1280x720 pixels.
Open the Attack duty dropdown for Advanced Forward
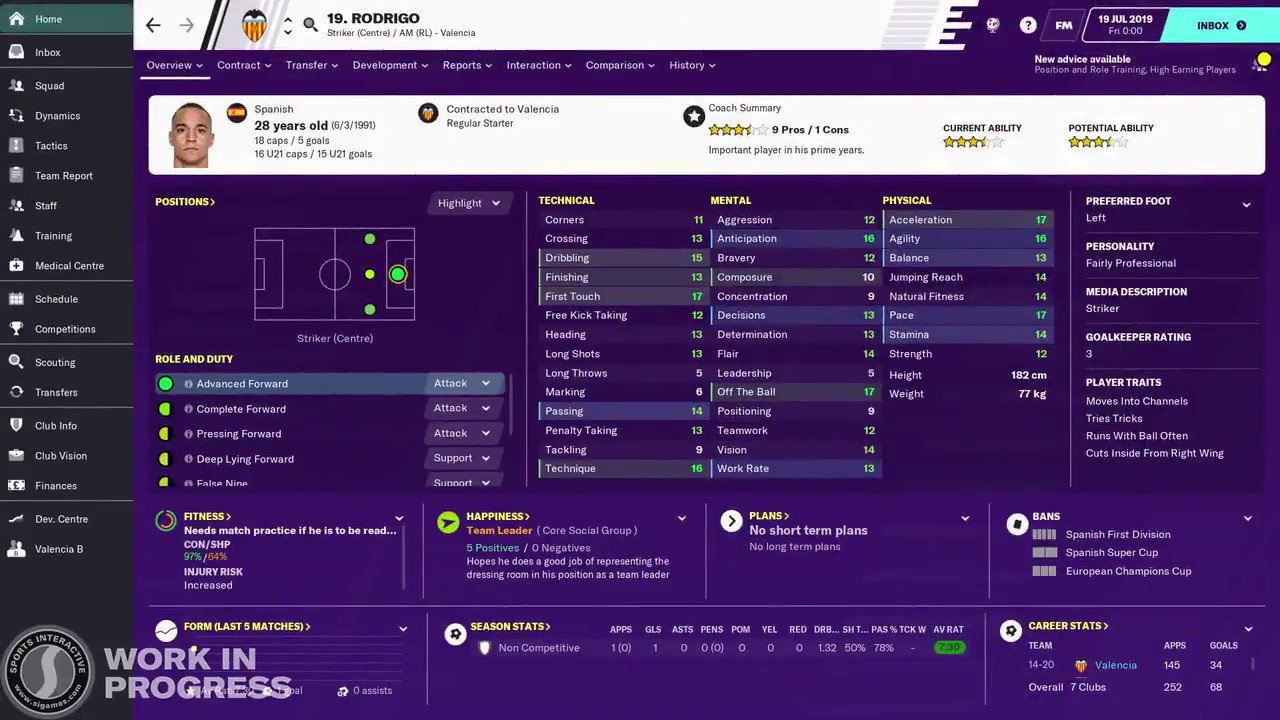pyautogui.click(x=461, y=383)
